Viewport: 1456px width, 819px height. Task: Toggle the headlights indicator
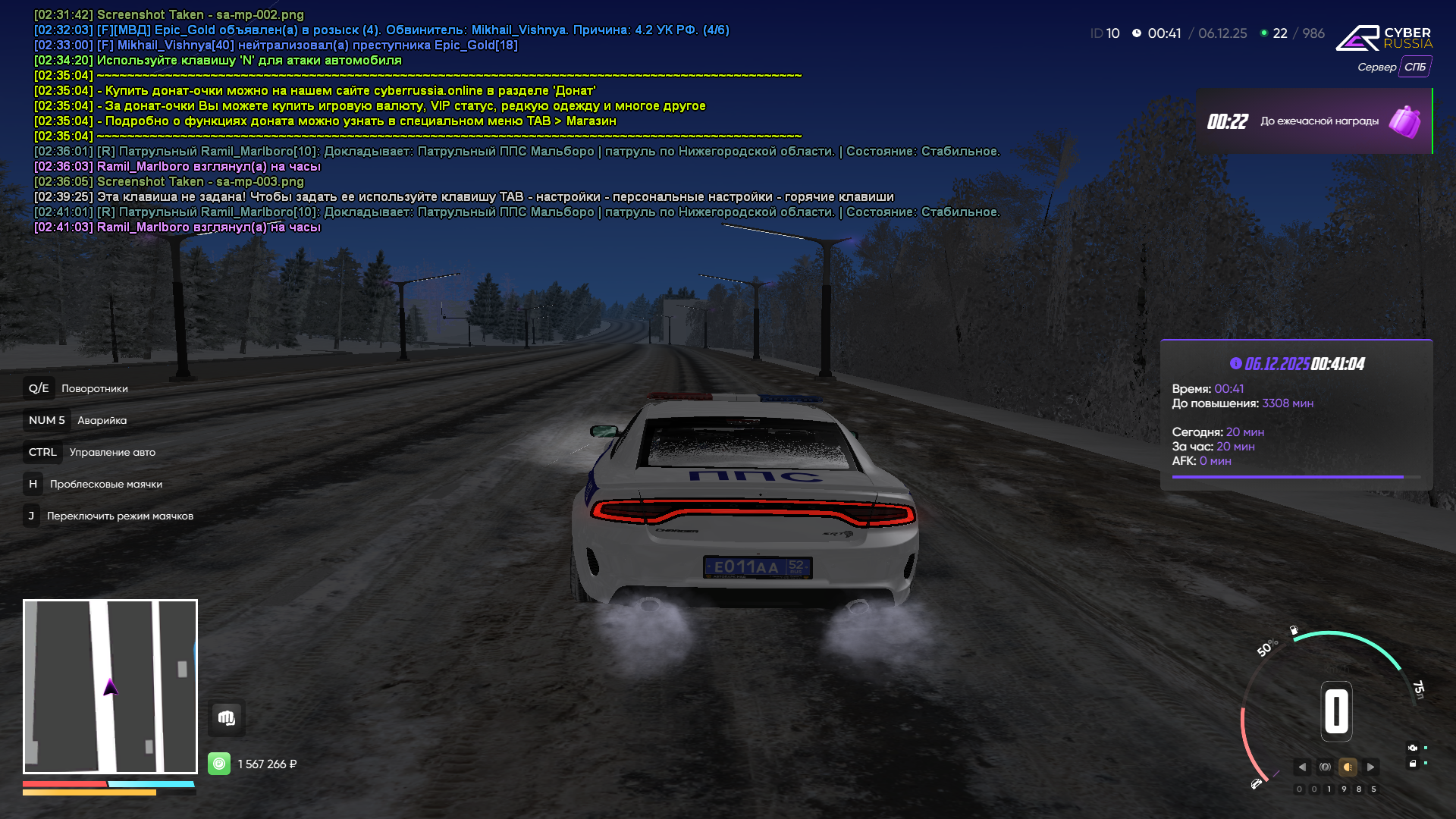[x=1348, y=767]
